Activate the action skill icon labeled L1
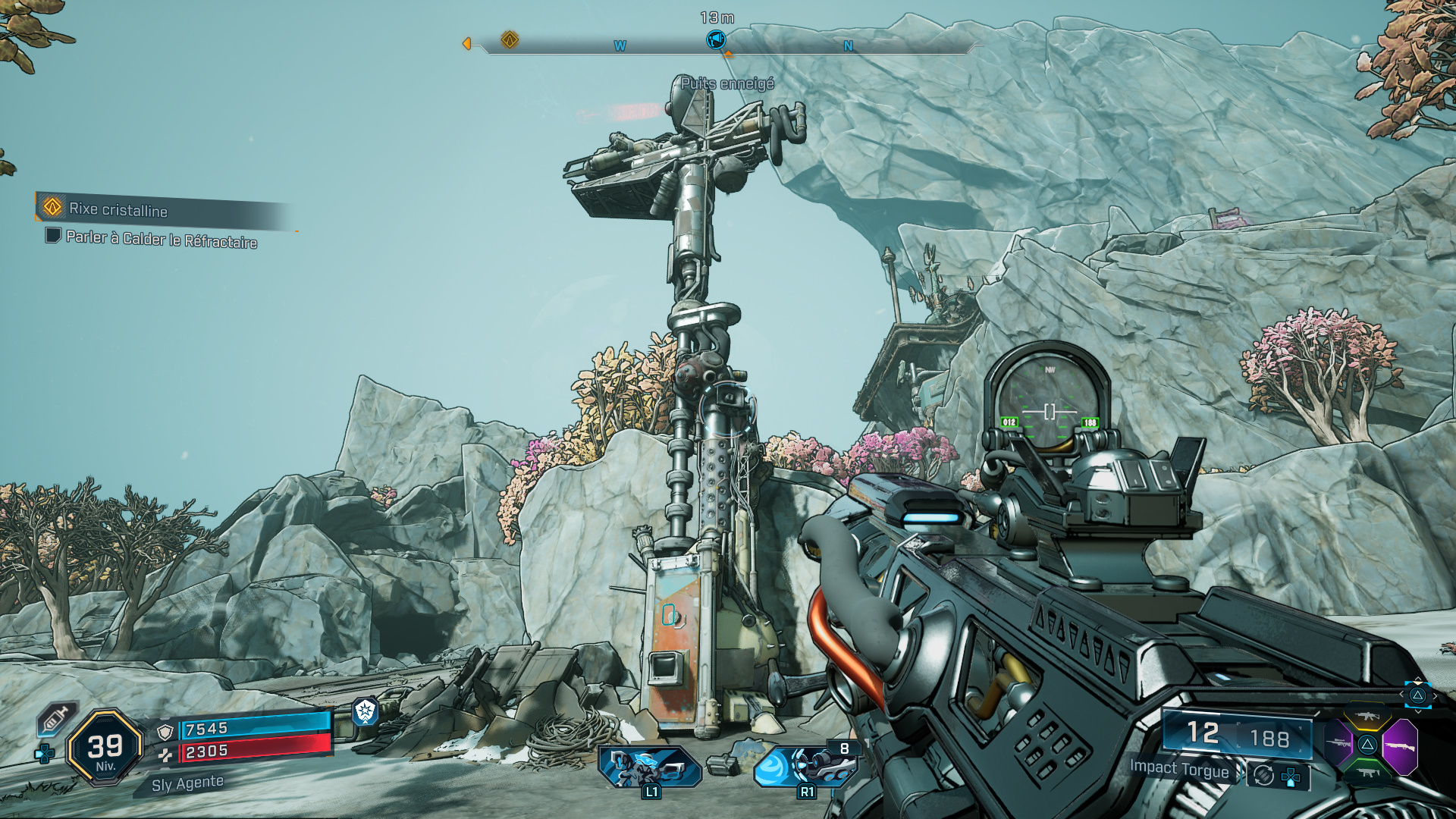This screenshot has width=1456, height=819. click(648, 767)
